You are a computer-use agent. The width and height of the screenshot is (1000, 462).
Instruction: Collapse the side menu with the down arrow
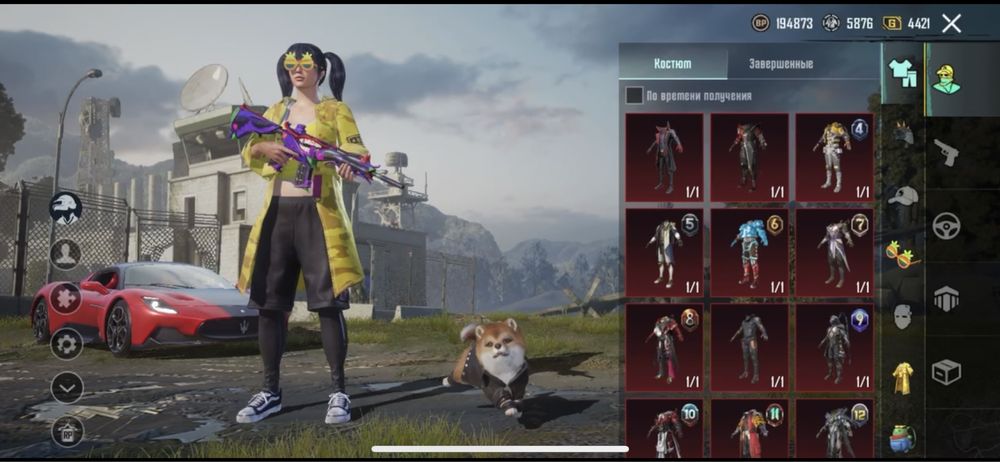pyautogui.click(x=67, y=387)
